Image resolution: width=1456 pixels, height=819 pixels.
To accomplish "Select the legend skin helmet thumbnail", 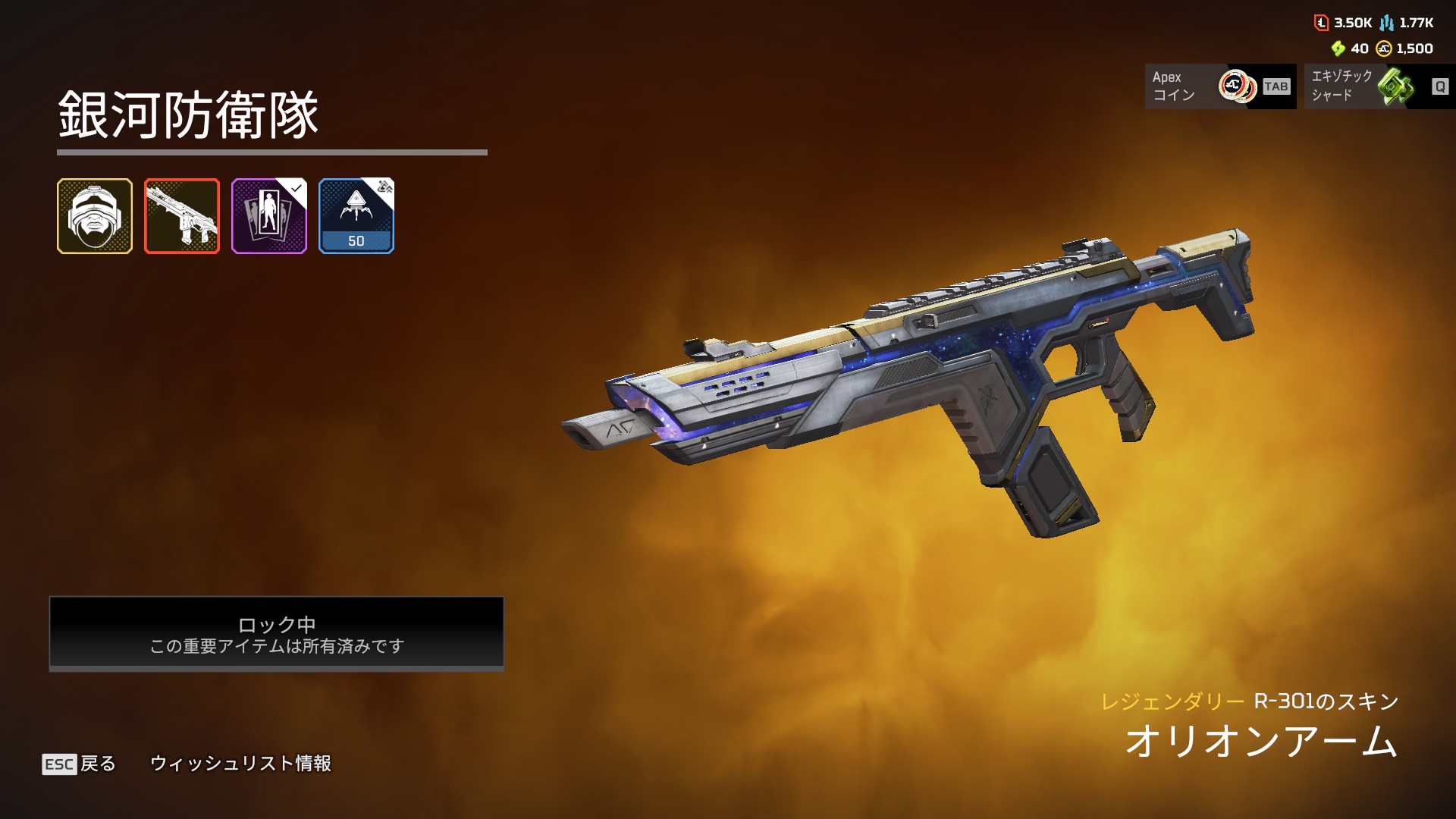I will pos(95,216).
